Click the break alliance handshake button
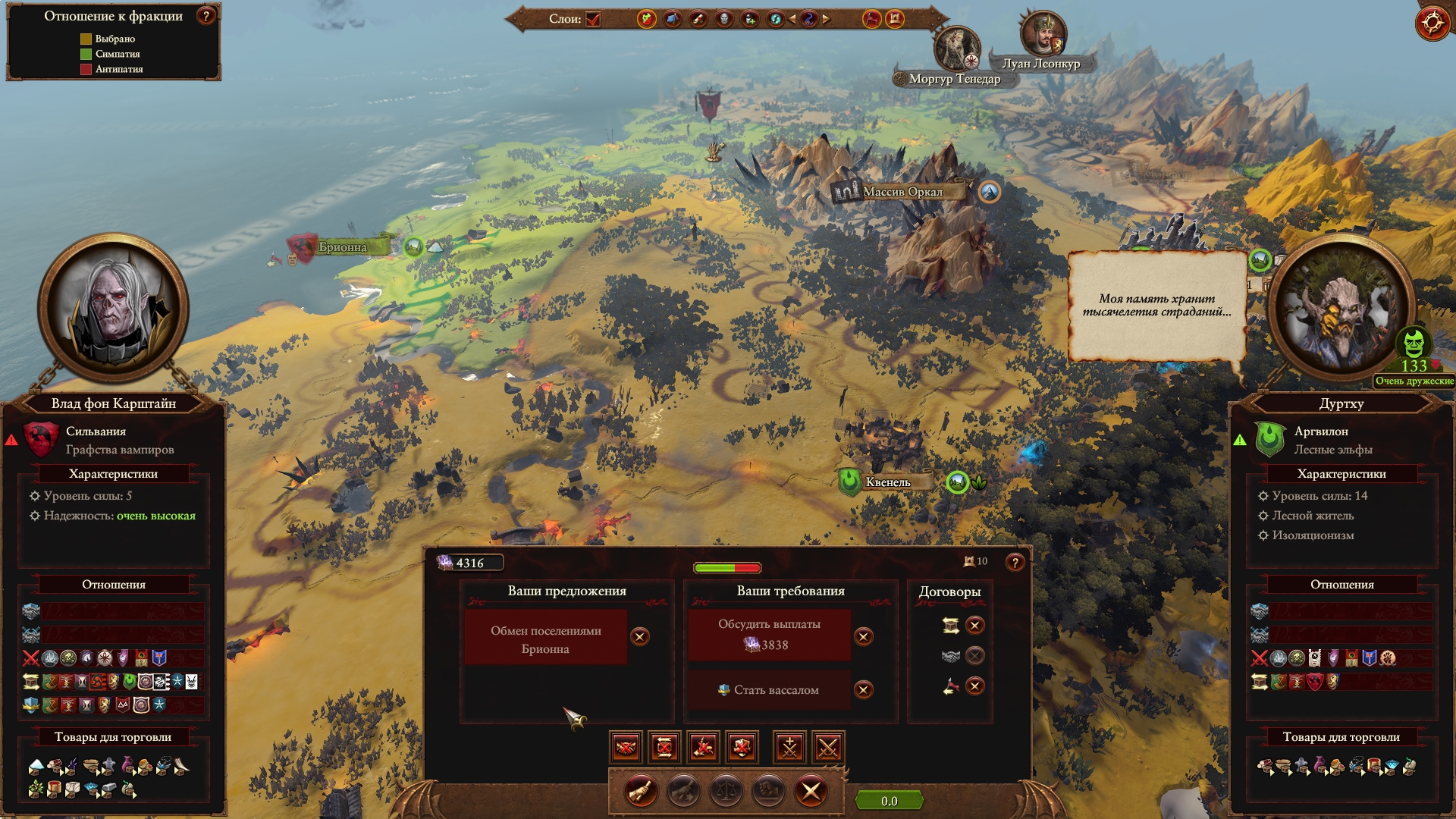Screen dimensions: 1456x819 [626, 748]
